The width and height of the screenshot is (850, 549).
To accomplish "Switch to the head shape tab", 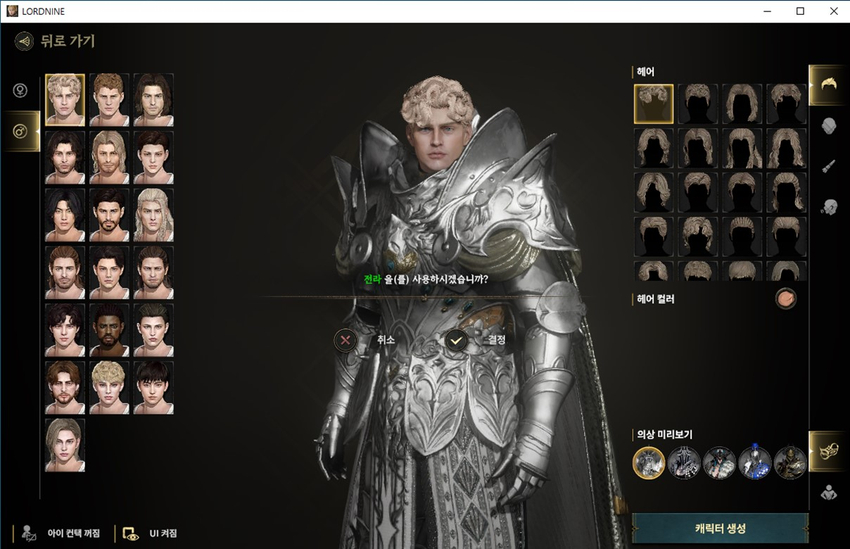I will pyautogui.click(x=828, y=126).
